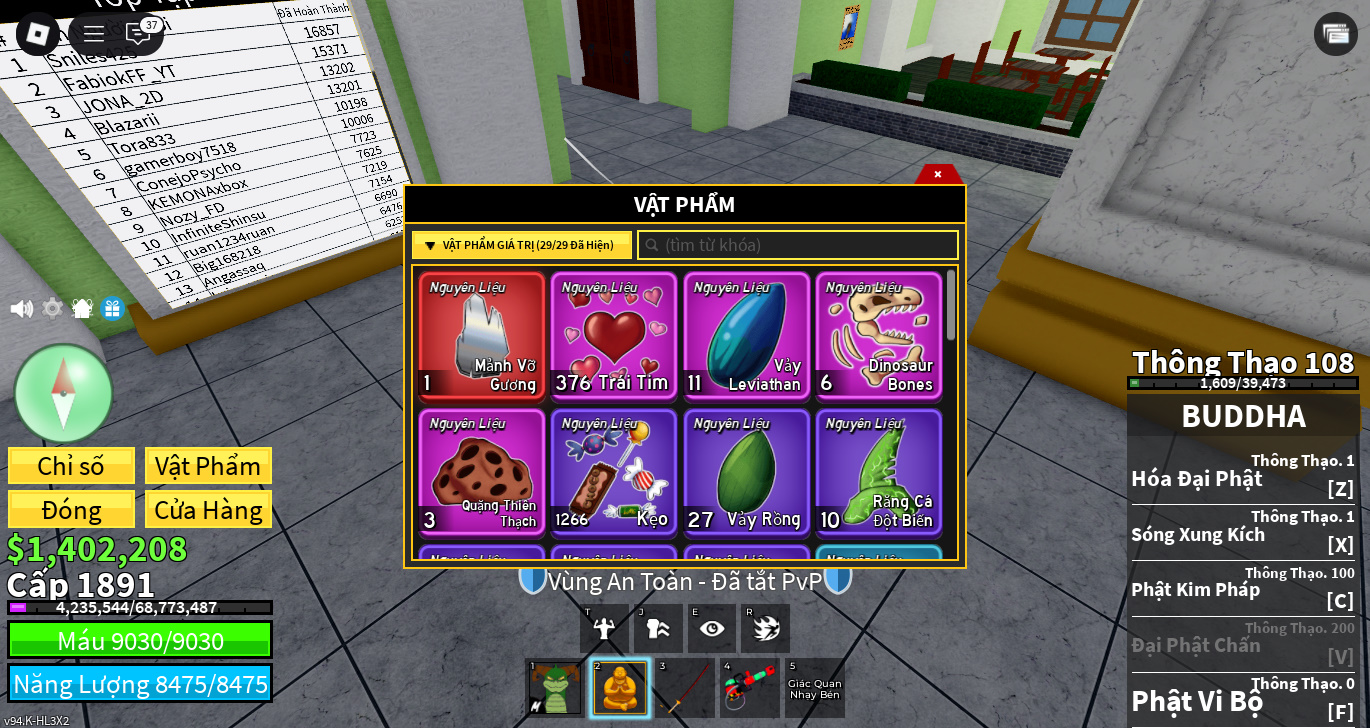Select the Vảy Rồng dragon scale

click(x=746, y=472)
